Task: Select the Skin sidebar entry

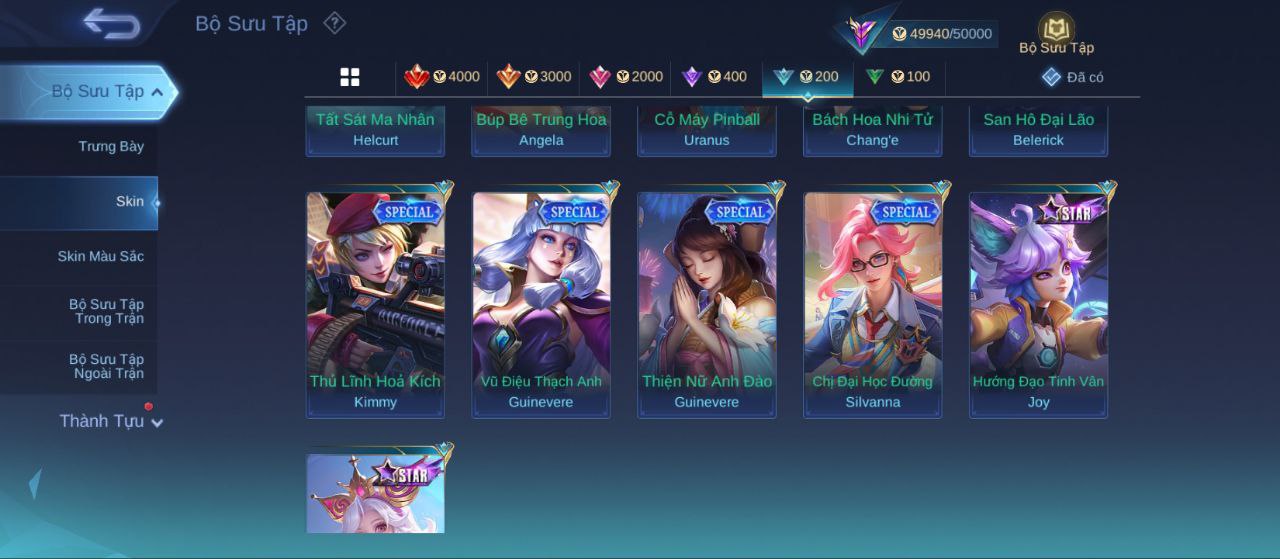Action: coord(129,202)
